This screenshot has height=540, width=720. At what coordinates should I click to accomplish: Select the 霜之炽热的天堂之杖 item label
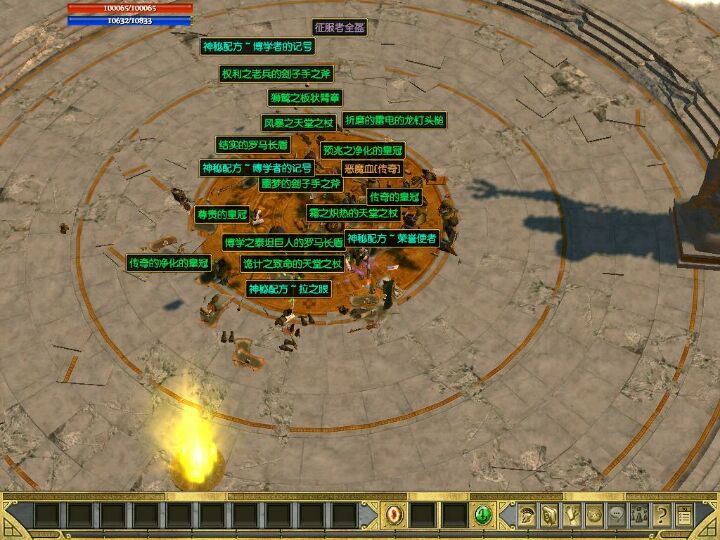click(367, 214)
